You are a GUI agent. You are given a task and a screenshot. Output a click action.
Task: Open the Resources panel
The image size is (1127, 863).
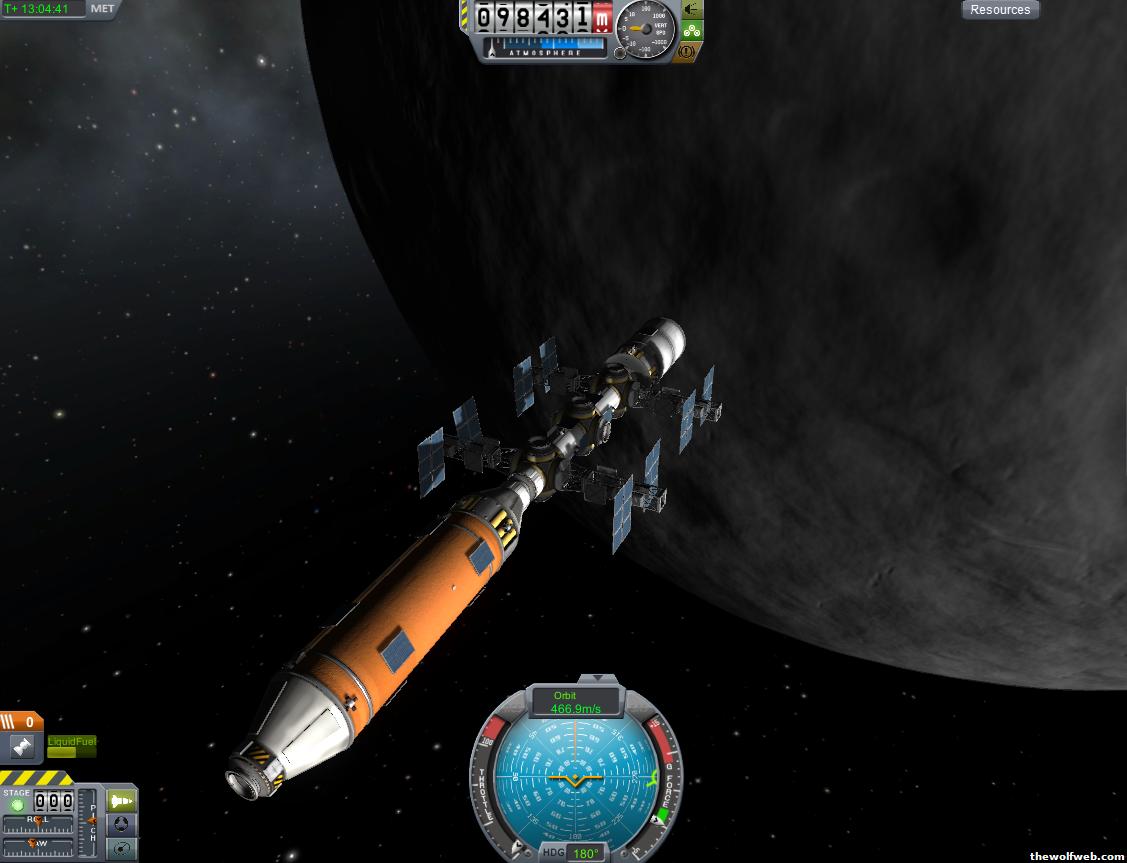click(1000, 10)
